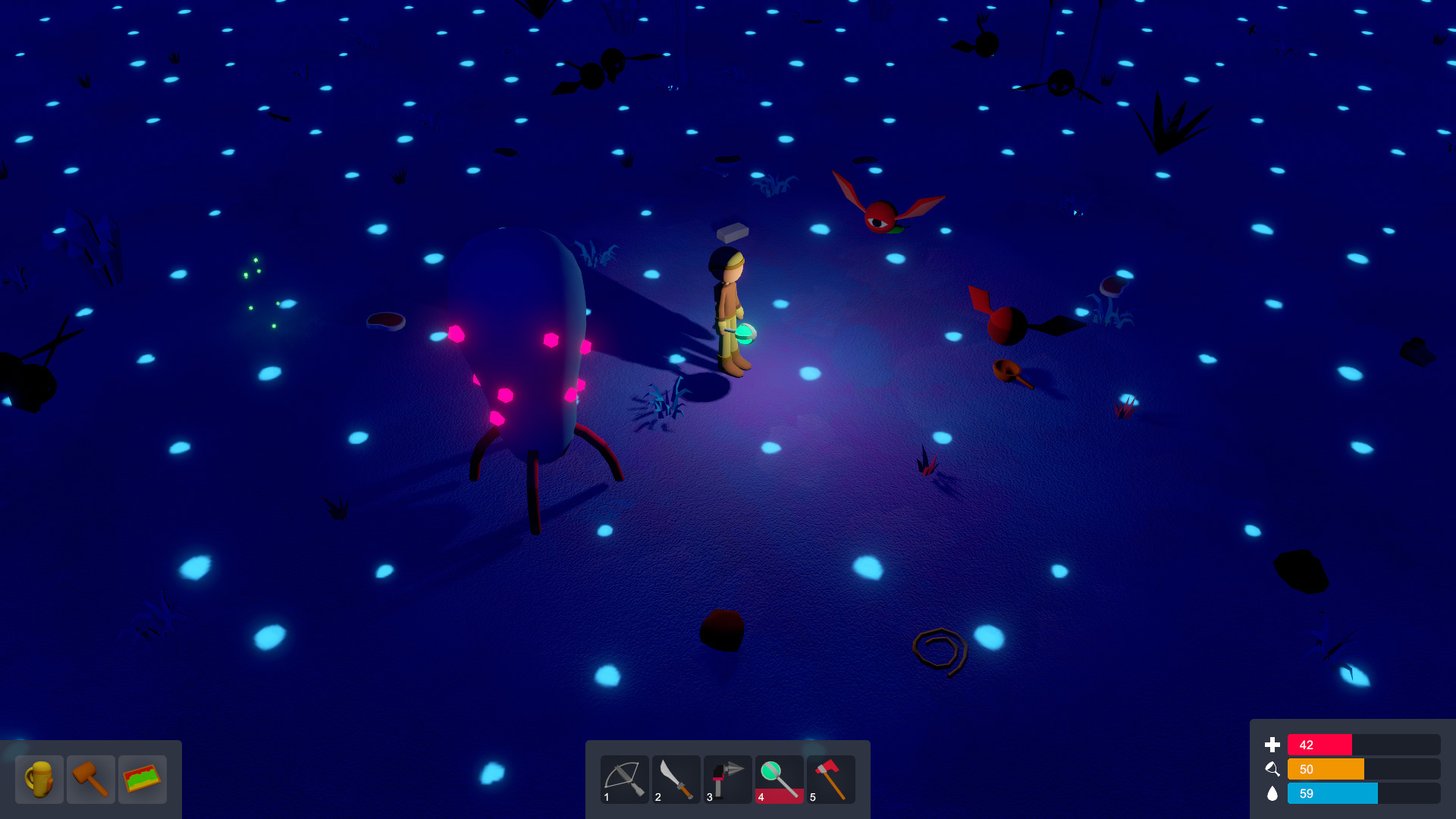The image size is (1456, 819).
Task: Select the red axe in hotbar slot 5
Action: pos(830,779)
